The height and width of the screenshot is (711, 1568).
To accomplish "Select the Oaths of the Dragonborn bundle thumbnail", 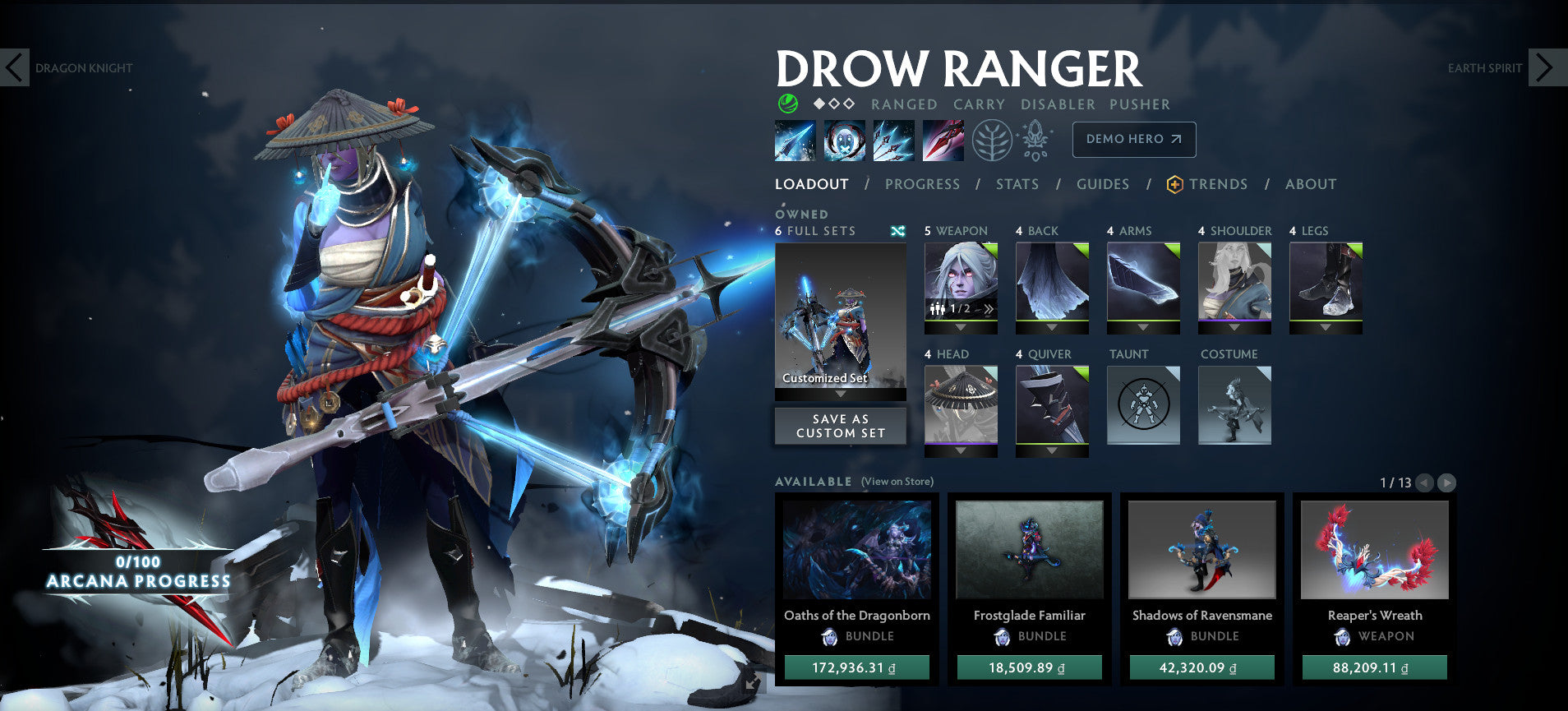I will click(x=857, y=551).
